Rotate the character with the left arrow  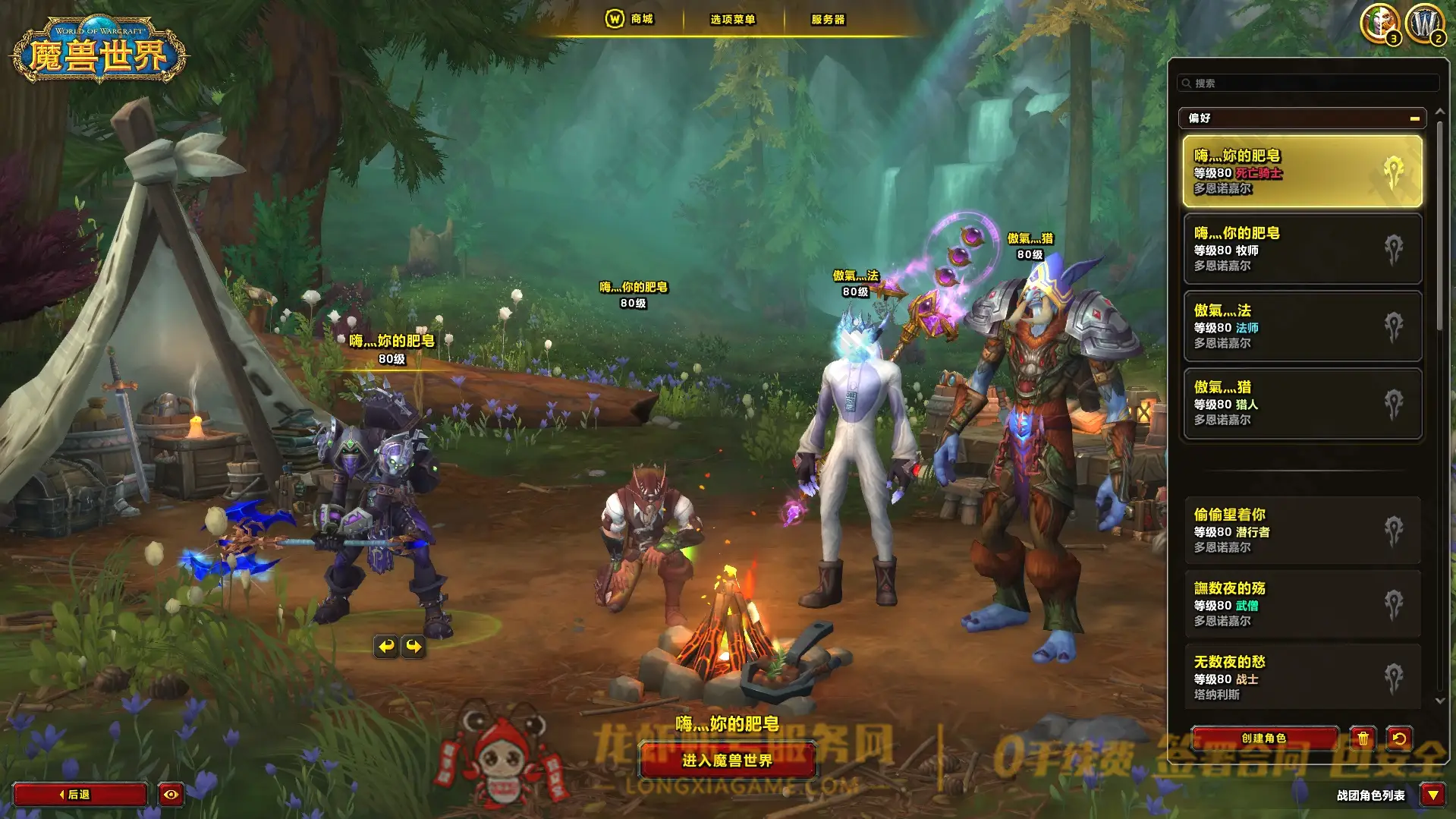pos(386,646)
